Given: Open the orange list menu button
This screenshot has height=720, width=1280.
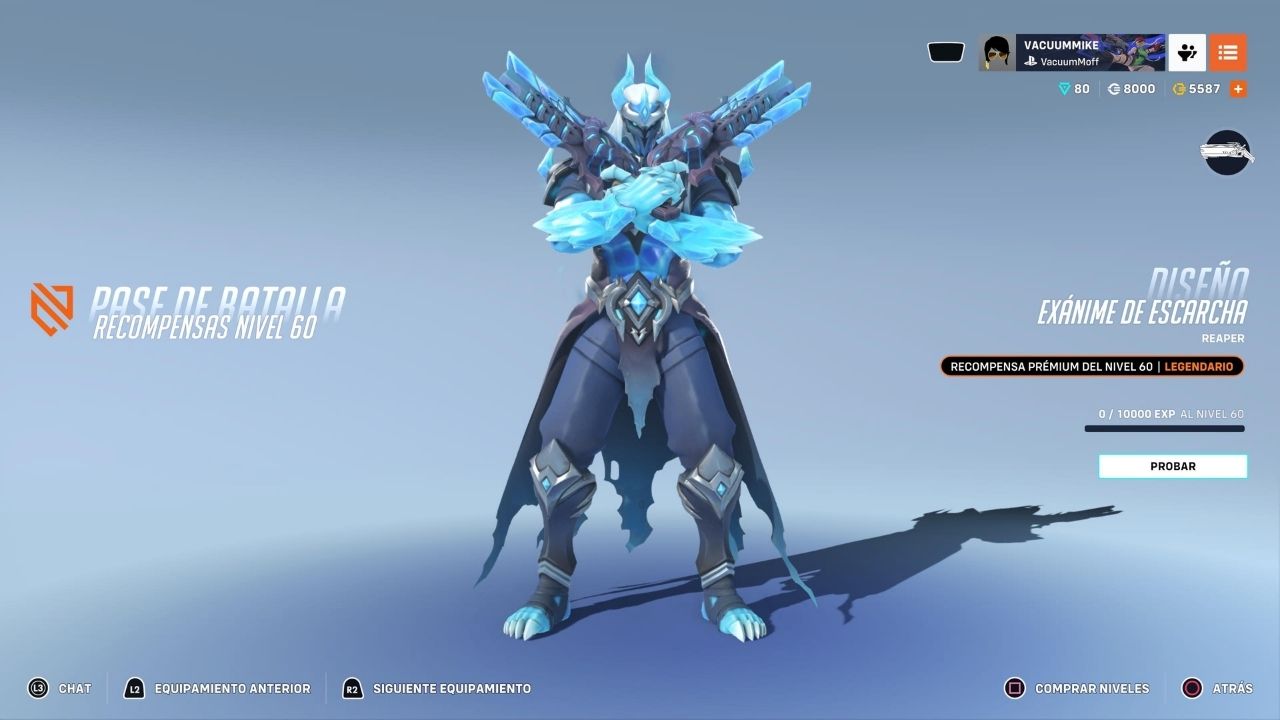Looking at the screenshot, I should click(1228, 52).
